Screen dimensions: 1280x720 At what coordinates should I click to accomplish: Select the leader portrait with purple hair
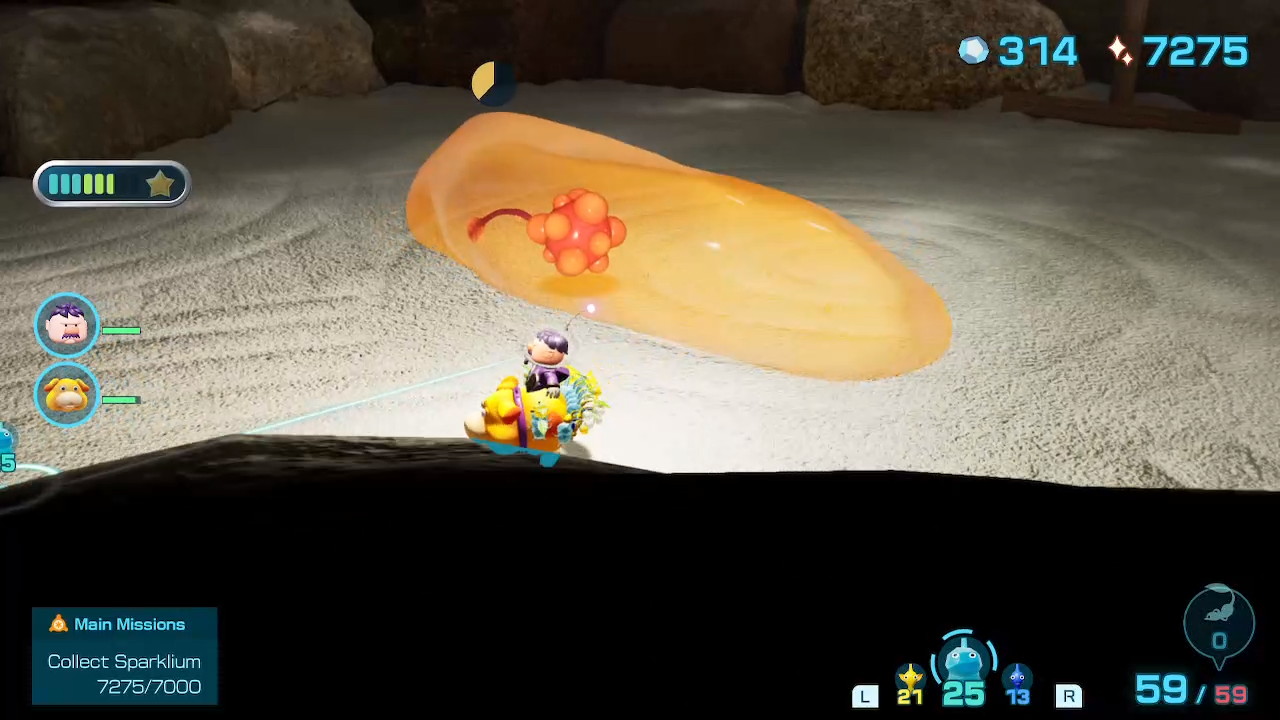point(67,322)
